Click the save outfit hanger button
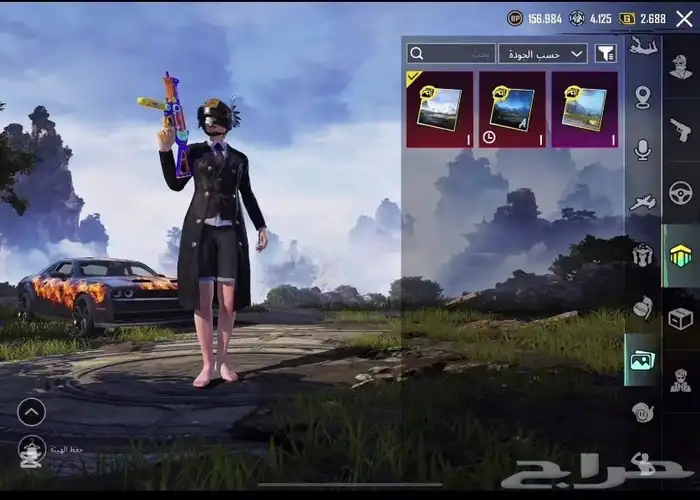The image size is (700, 500). [x=31, y=451]
